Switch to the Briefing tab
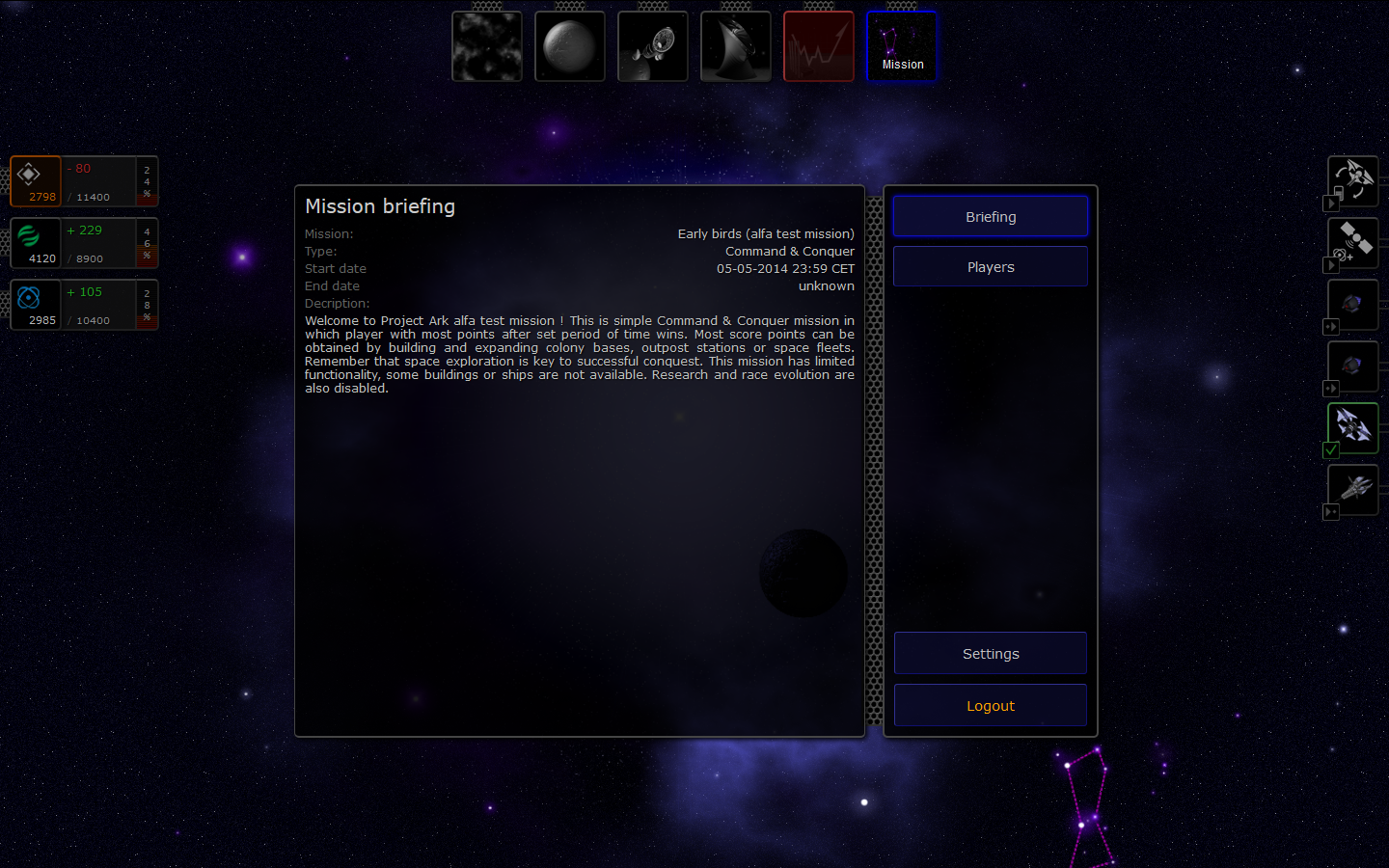Viewport: 1389px width, 868px height. pyautogui.click(x=990, y=216)
